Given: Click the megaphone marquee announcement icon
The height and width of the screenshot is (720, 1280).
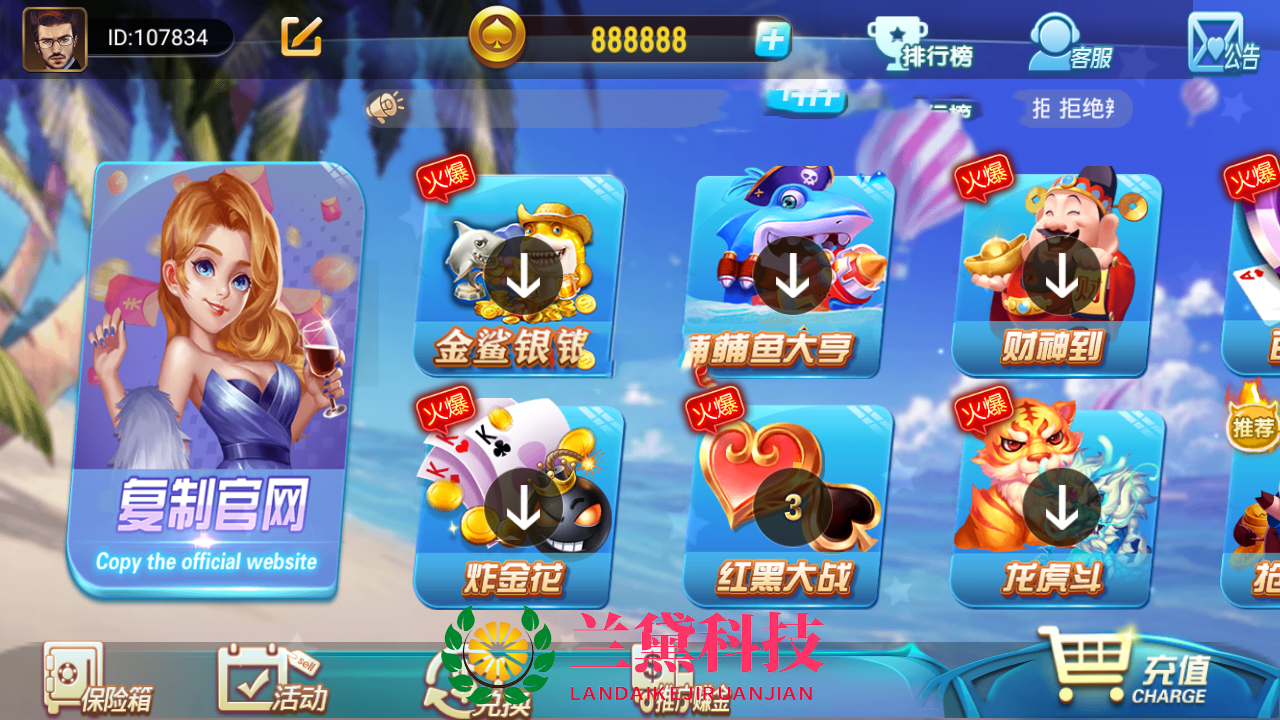Looking at the screenshot, I should [387, 103].
